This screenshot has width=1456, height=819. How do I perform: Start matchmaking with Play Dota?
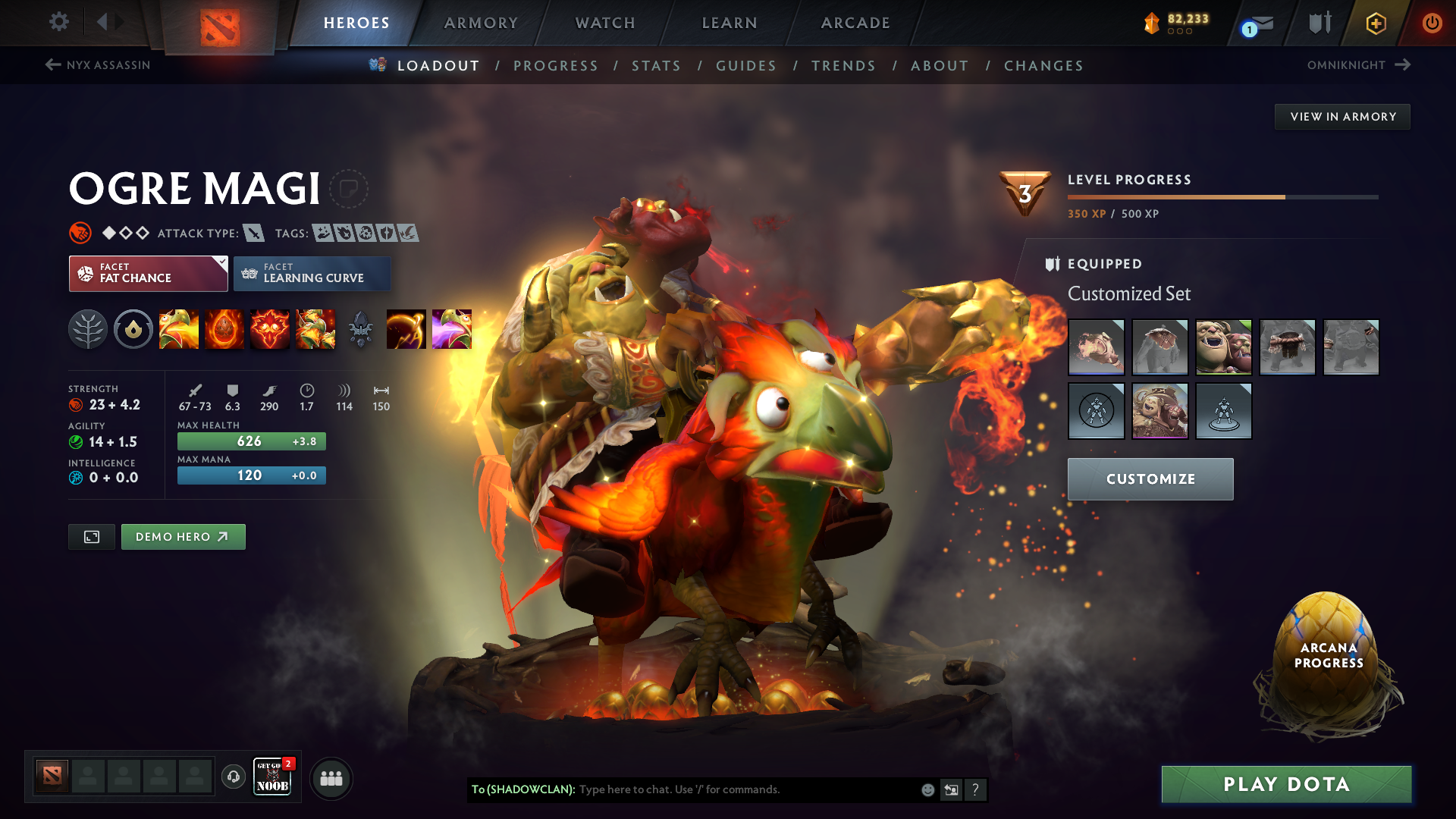click(1286, 784)
